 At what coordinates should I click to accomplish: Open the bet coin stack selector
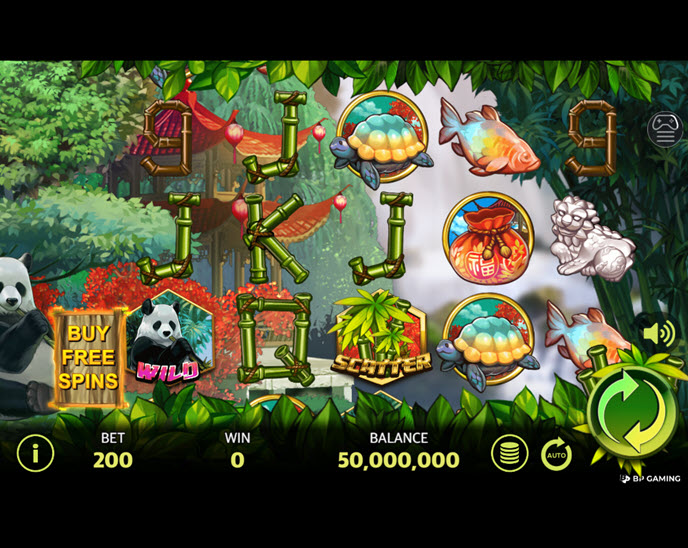(x=509, y=454)
